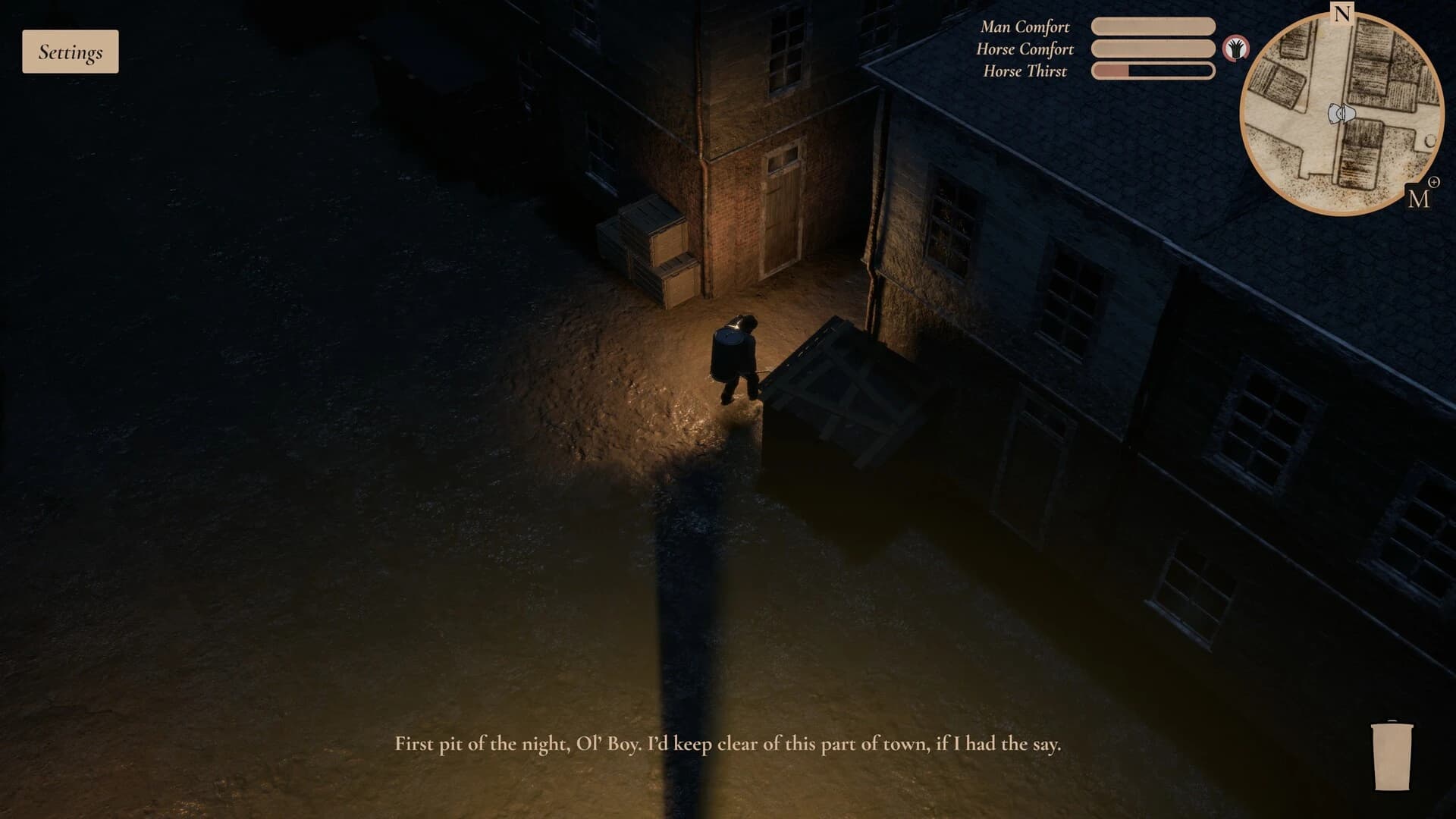1456x819 pixels.
Task: Select the N compass marker on the minimap
Action: [x=1342, y=14]
